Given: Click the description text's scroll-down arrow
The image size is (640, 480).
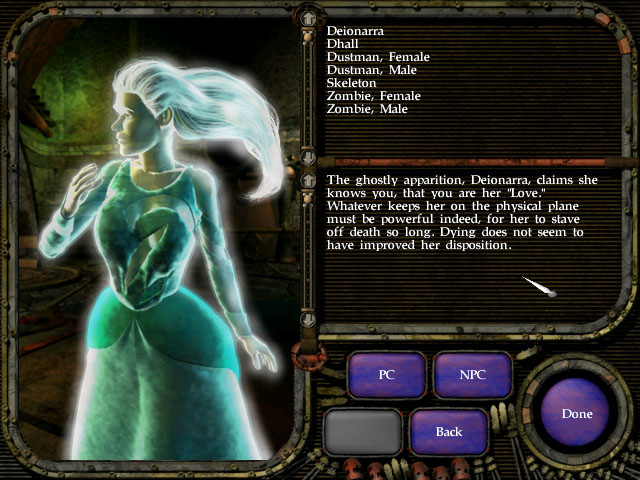Looking at the screenshot, I should click(308, 319).
